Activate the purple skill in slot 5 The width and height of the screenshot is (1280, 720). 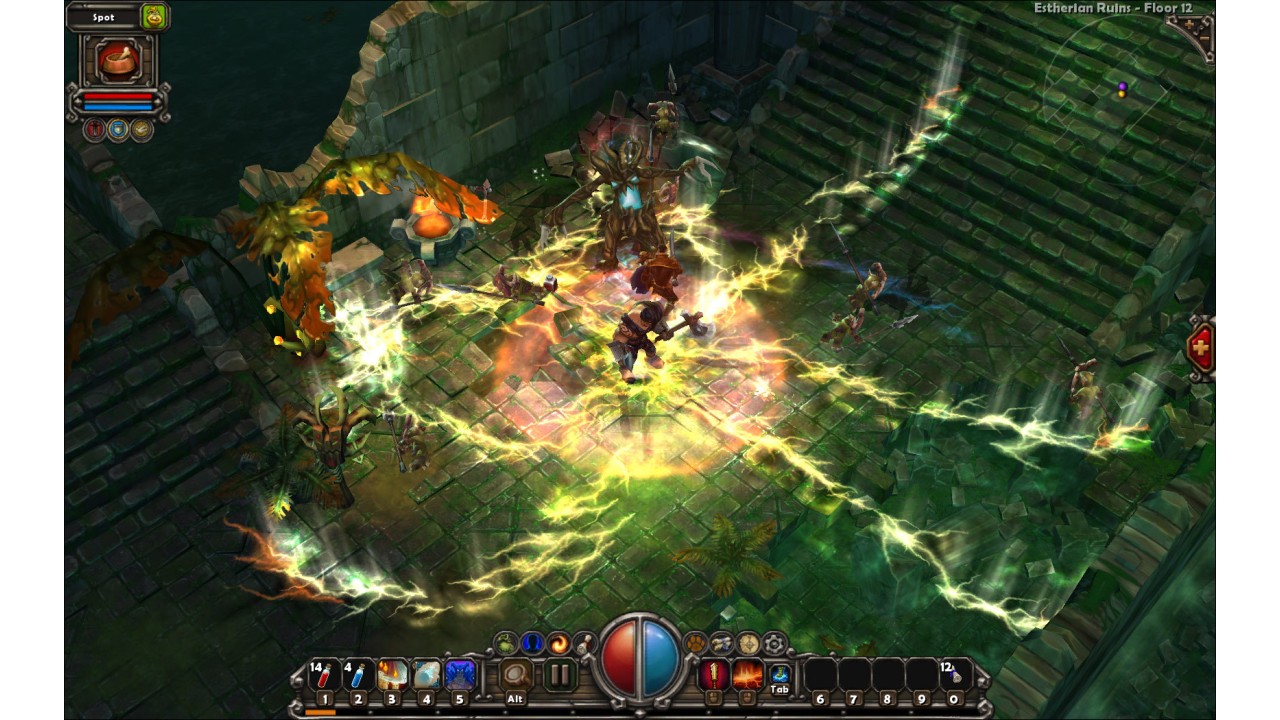tap(460, 675)
